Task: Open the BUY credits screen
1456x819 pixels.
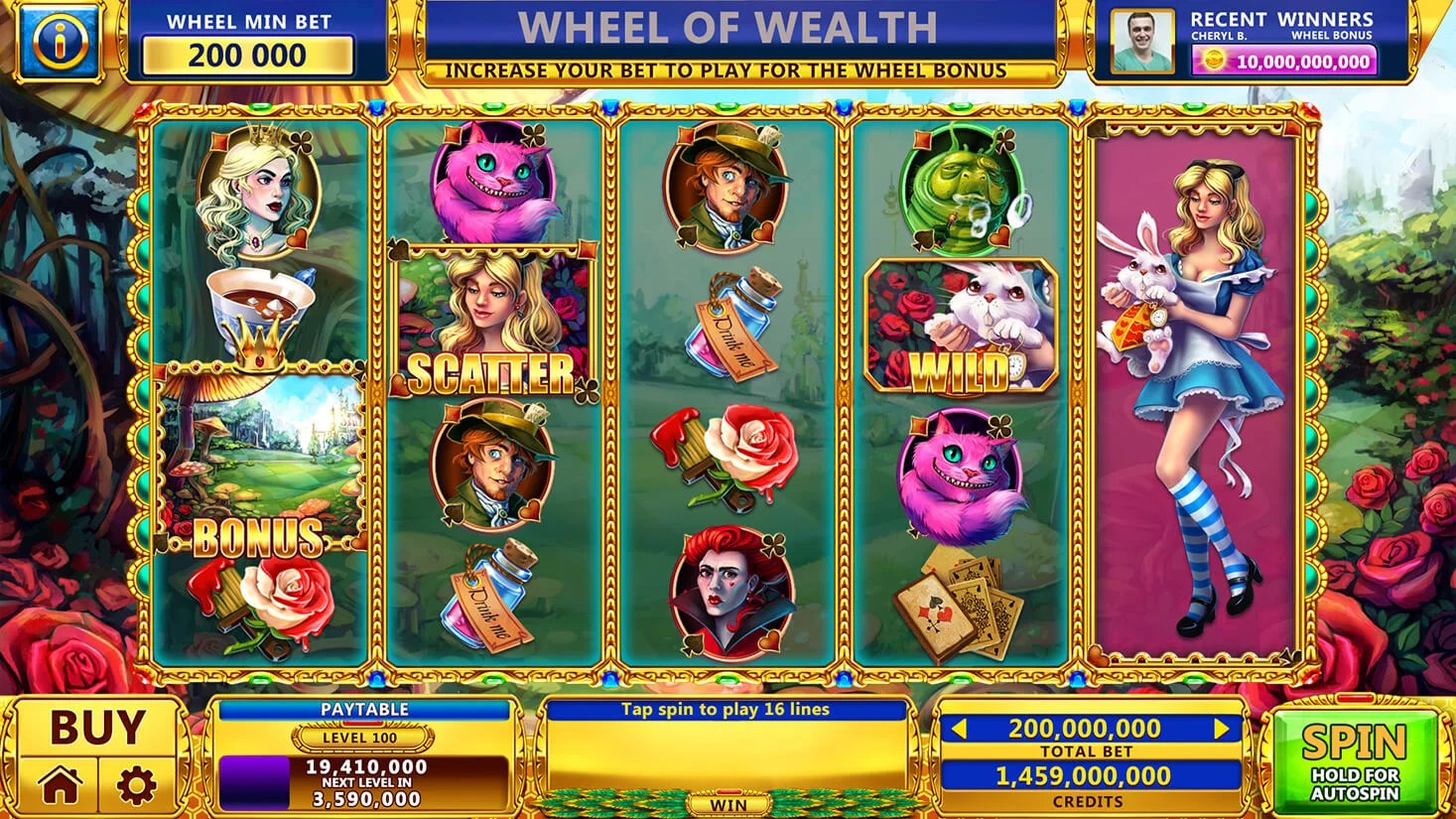Action: pyautogui.click(x=99, y=728)
